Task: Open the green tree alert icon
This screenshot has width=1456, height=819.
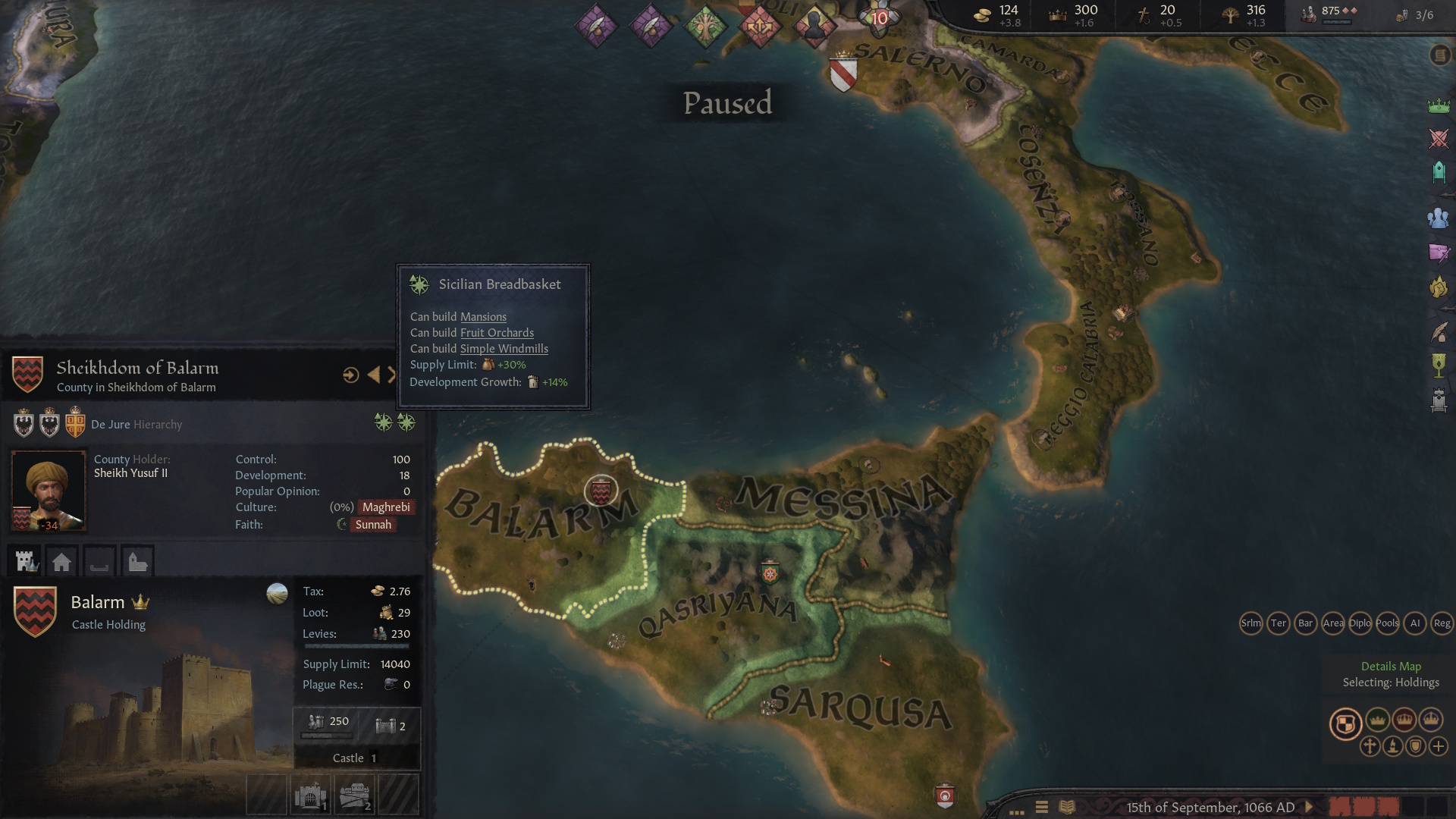Action: tap(705, 27)
